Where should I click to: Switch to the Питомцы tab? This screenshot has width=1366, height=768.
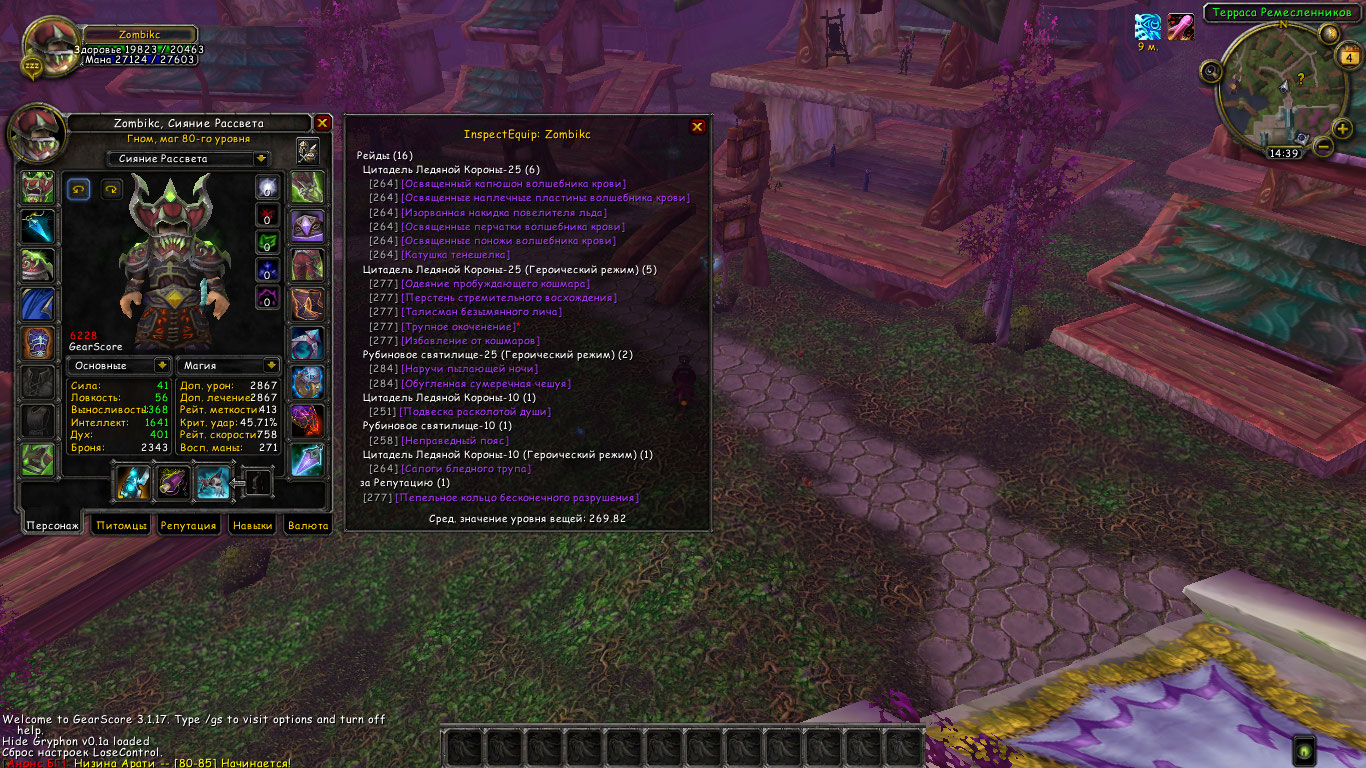point(122,525)
